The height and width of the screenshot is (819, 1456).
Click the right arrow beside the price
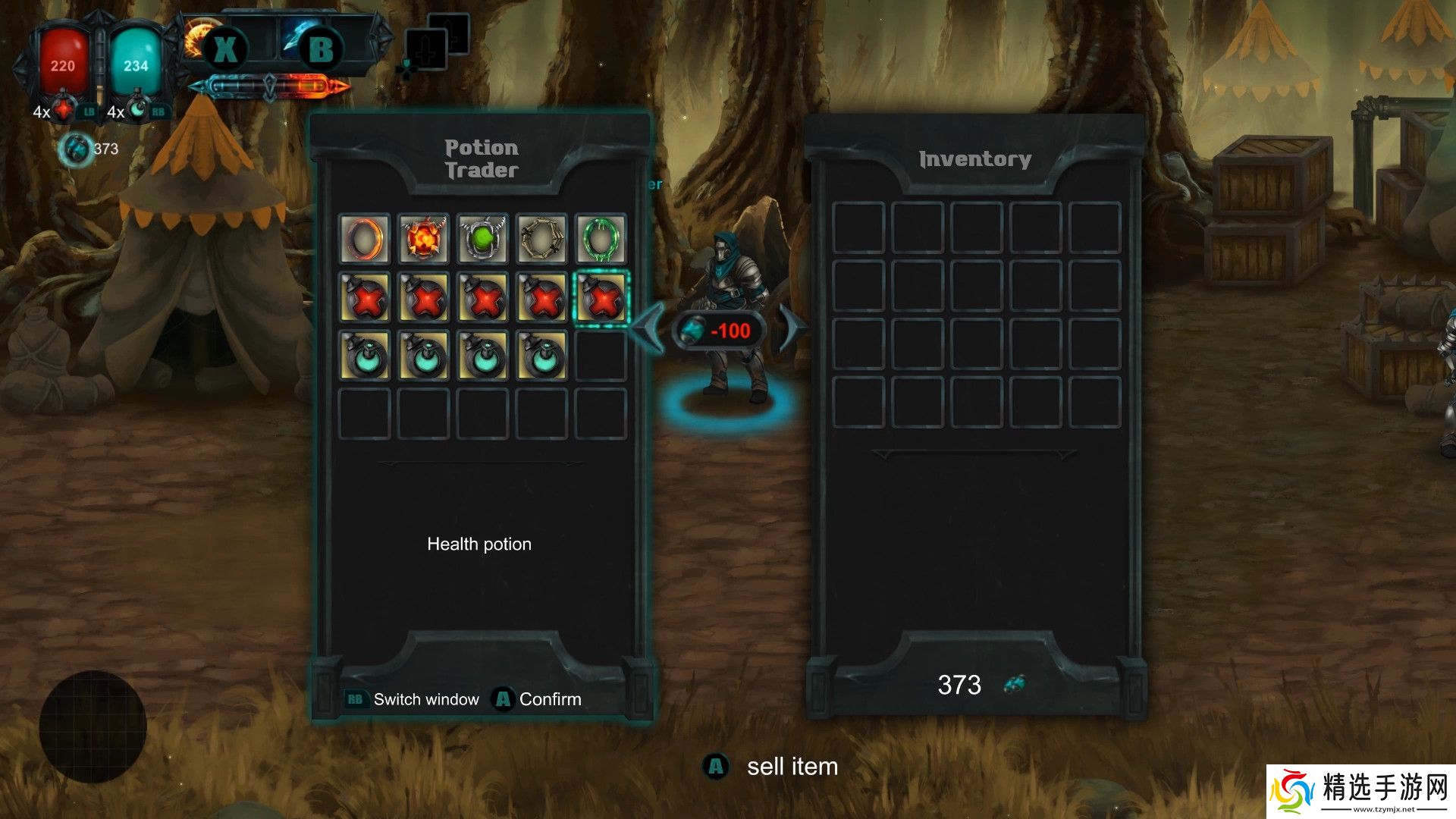(791, 328)
